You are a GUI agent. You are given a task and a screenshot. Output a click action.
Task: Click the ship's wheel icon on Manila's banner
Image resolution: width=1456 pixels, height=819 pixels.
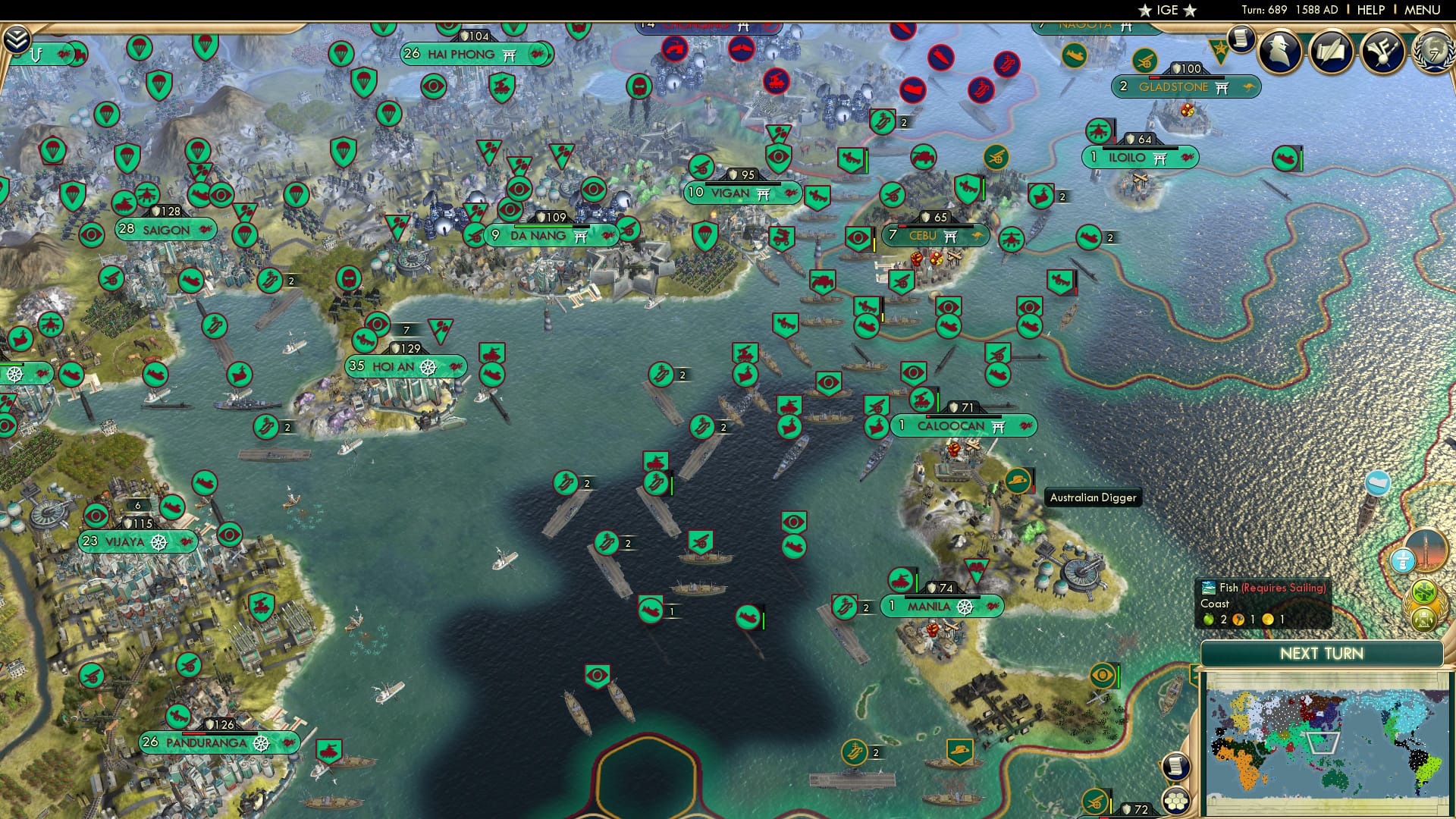point(964,607)
